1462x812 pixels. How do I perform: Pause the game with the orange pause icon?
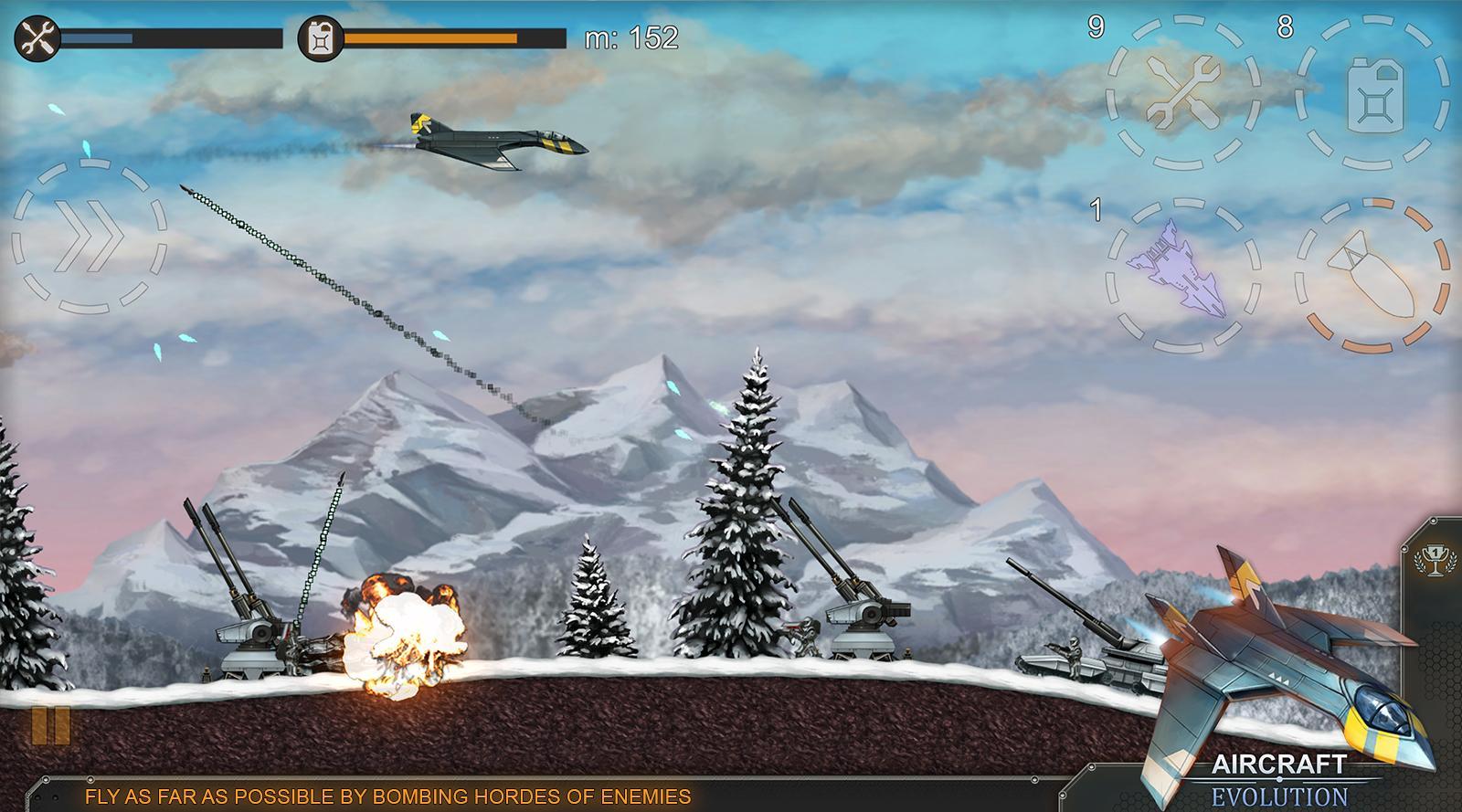pyautogui.click(x=50, y=724)
